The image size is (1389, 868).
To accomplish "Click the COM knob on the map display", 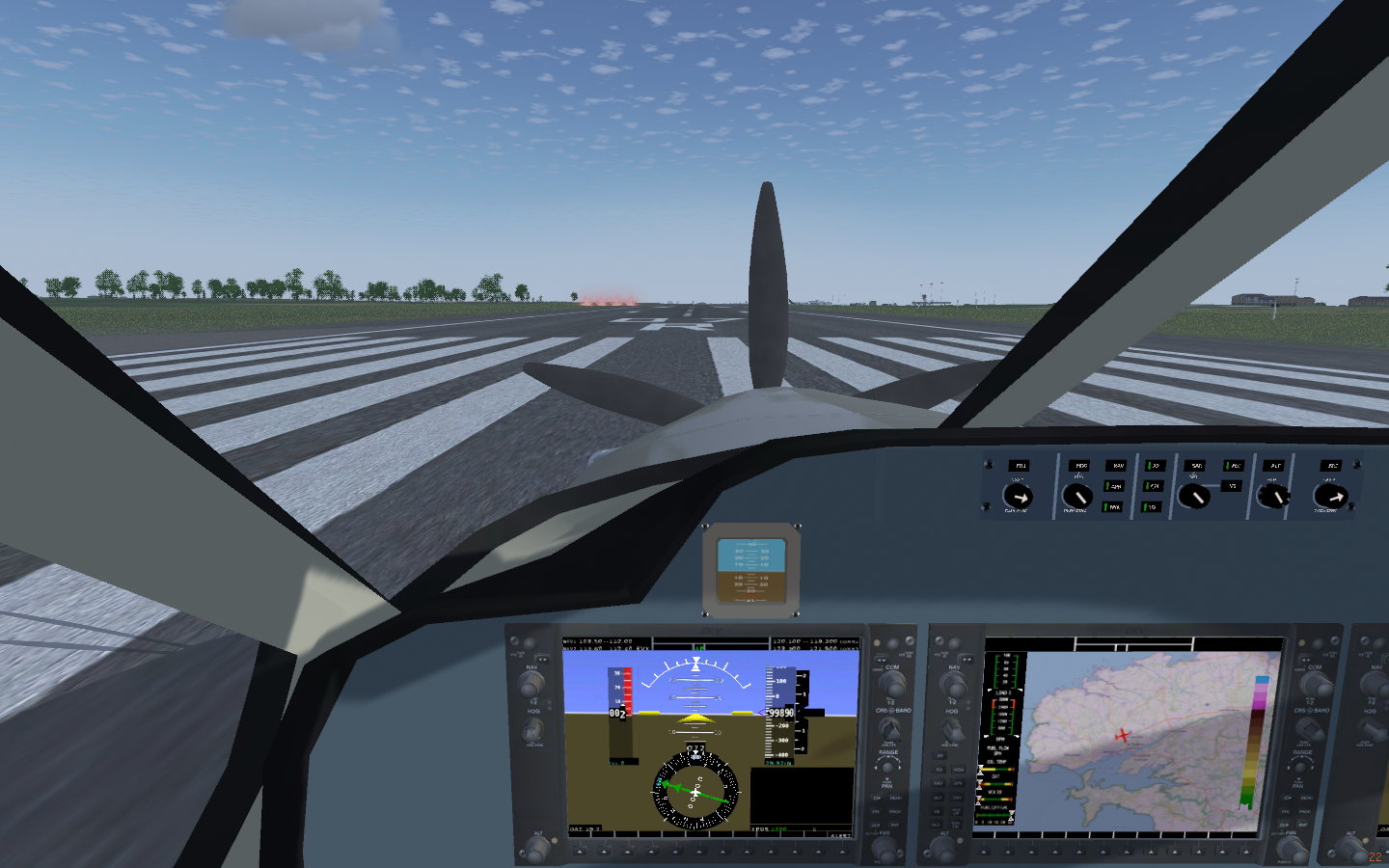I will (1315, 685).
